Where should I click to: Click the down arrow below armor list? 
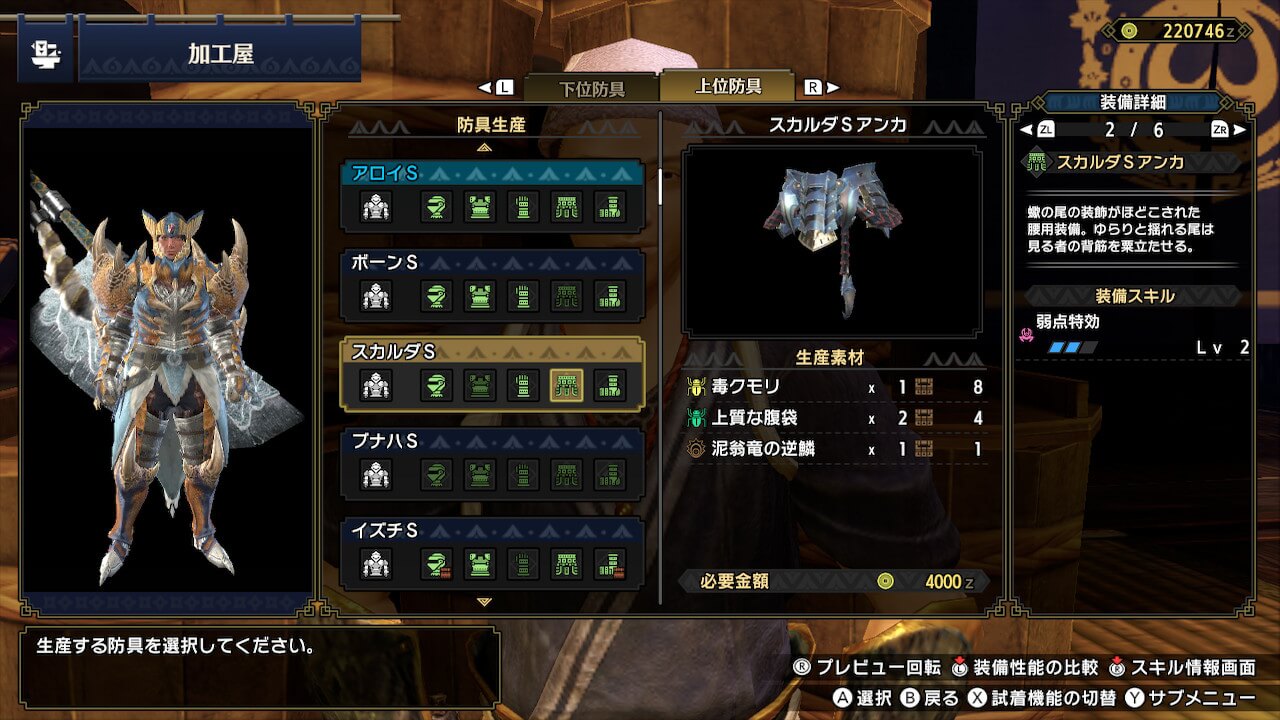[x=485, y=602]
